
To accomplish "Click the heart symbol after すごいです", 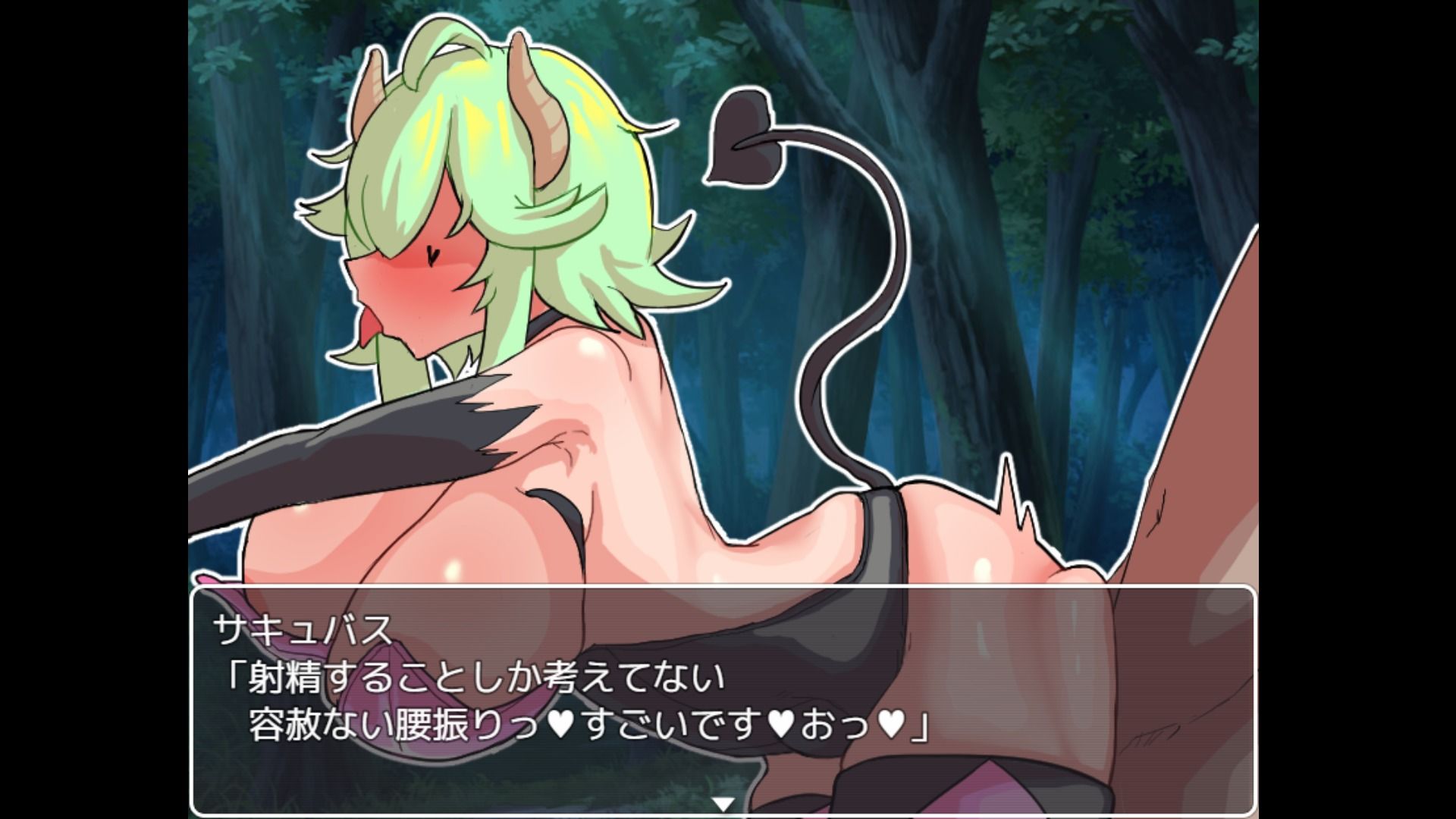I will [780, 723].
